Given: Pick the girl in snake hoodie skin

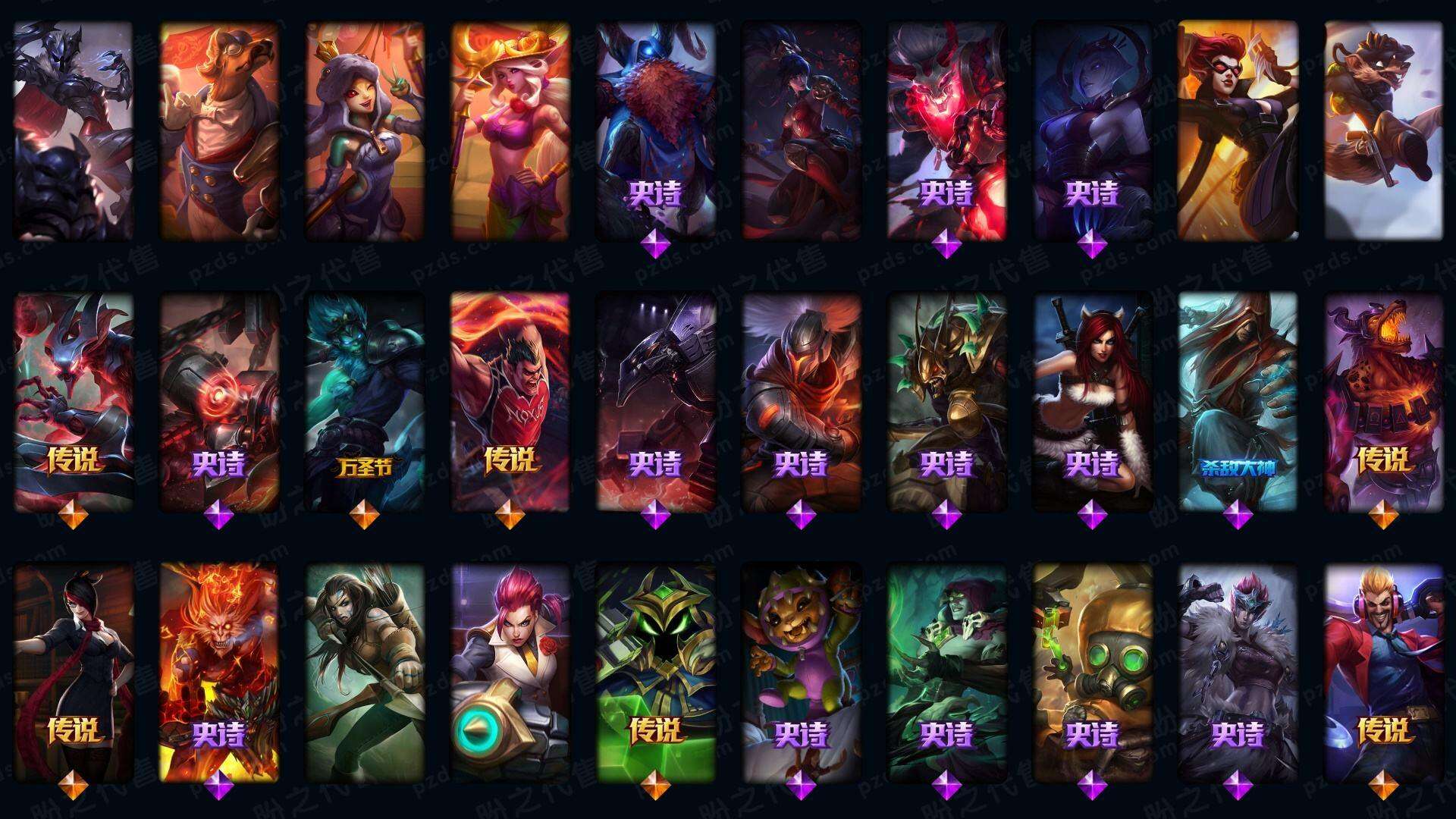Looking at the screenshot, I should coord(365,130).
